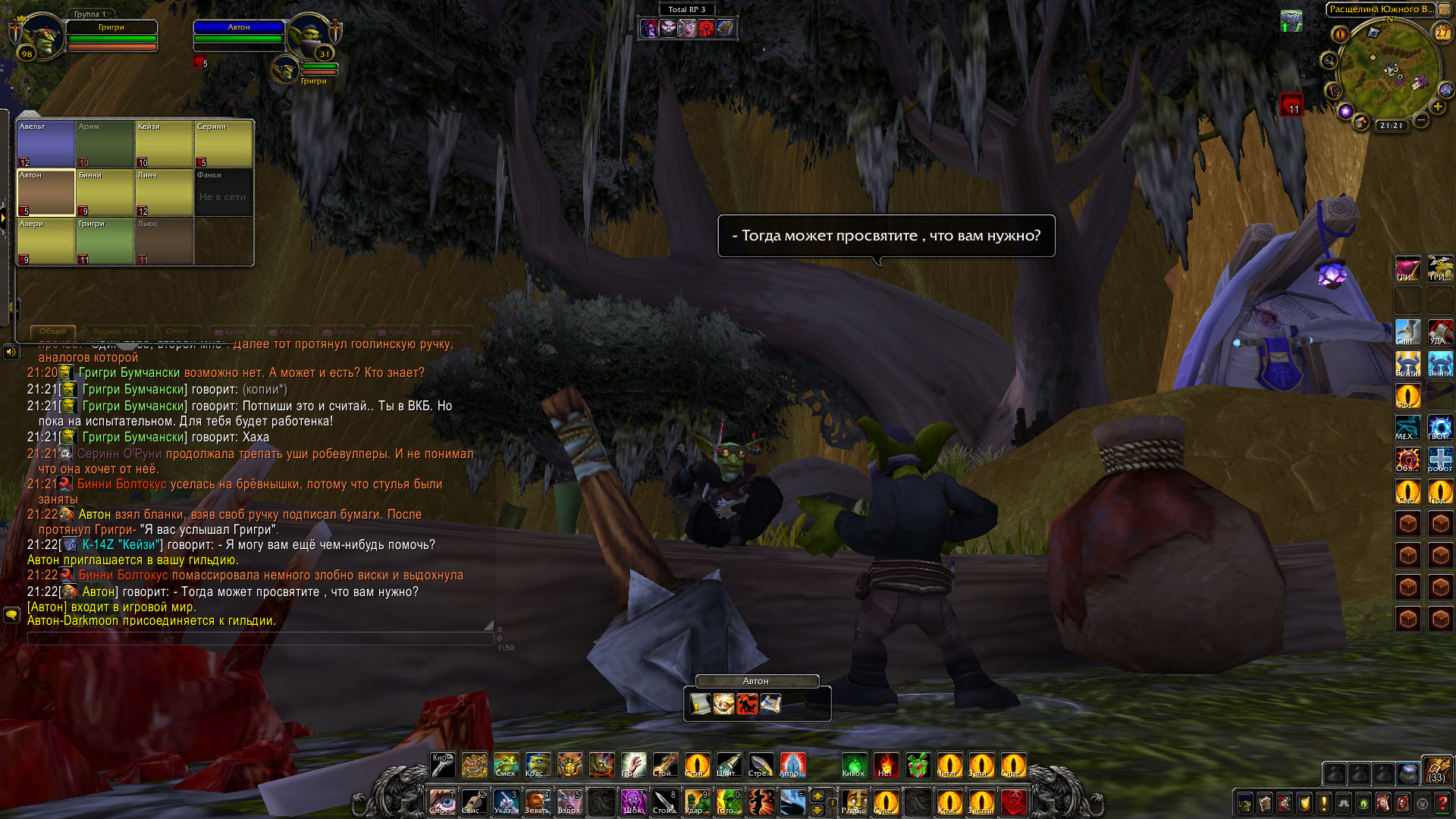Use the Смех frog emote button

(x=506, y=766)
